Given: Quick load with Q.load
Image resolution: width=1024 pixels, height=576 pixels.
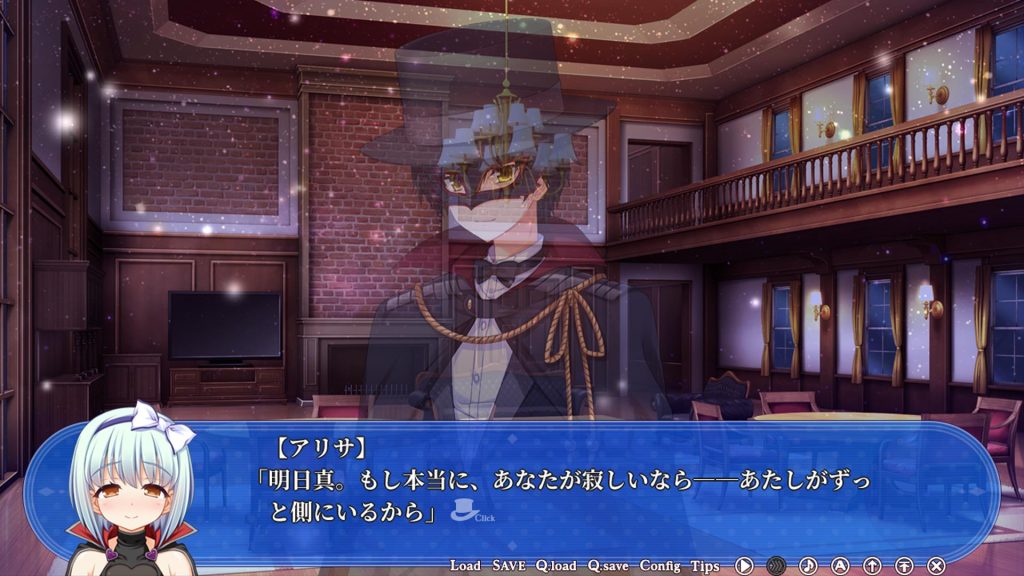Looking at the screenshot, I should [x=555, y=566].
